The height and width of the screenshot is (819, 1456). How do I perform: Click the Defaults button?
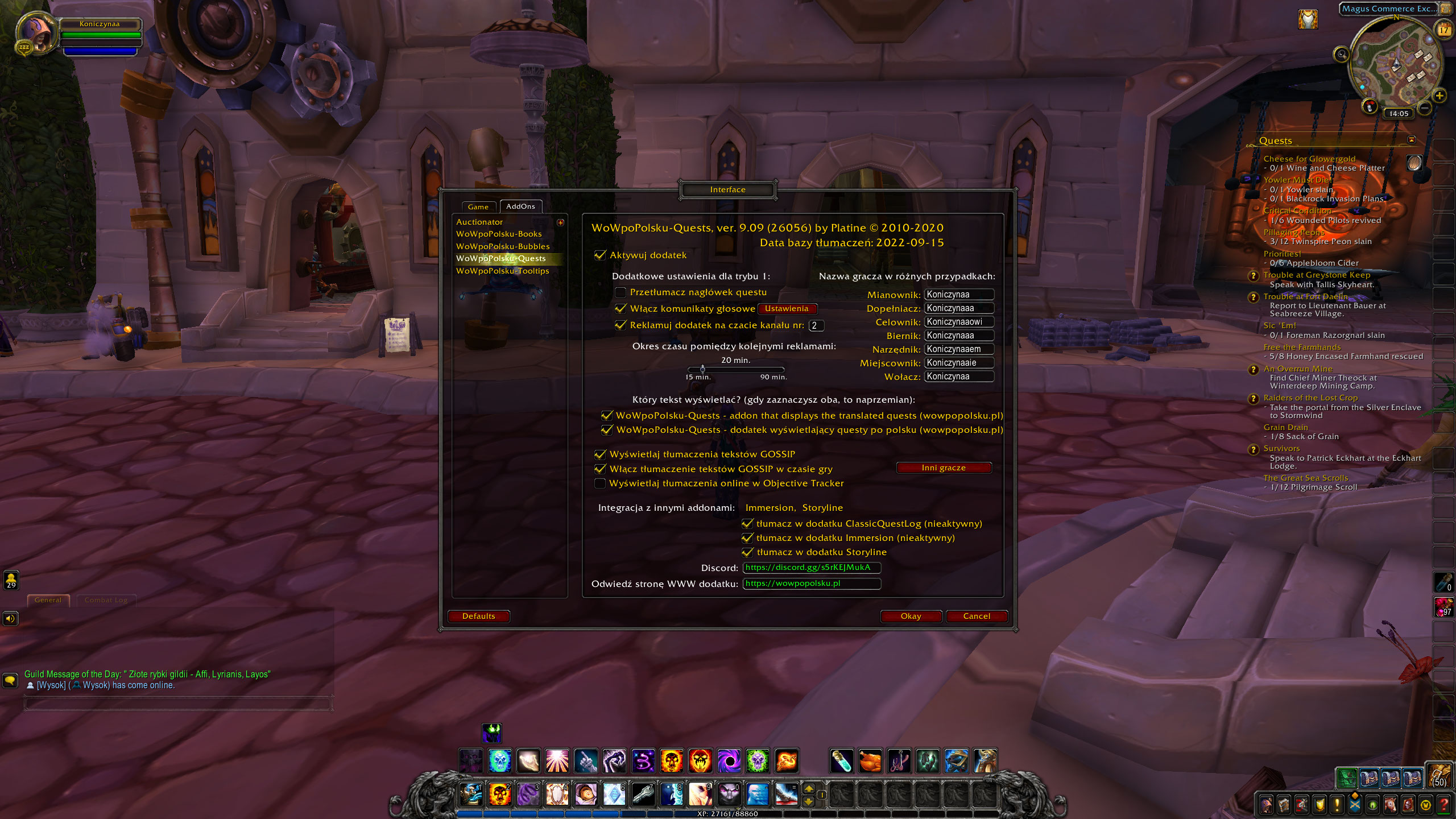478,616
